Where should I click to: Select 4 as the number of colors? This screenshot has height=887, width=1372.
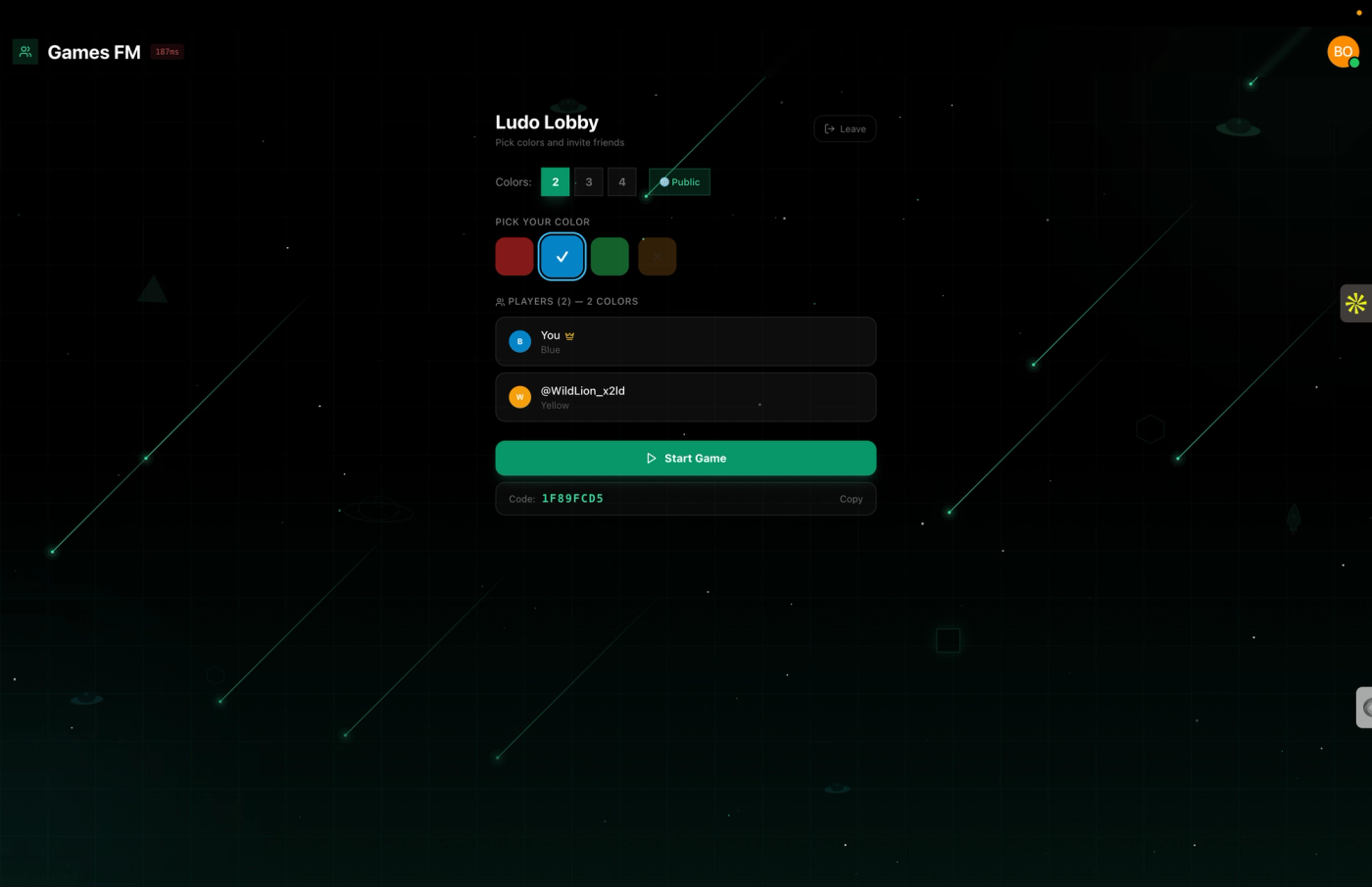pos(621,181)
